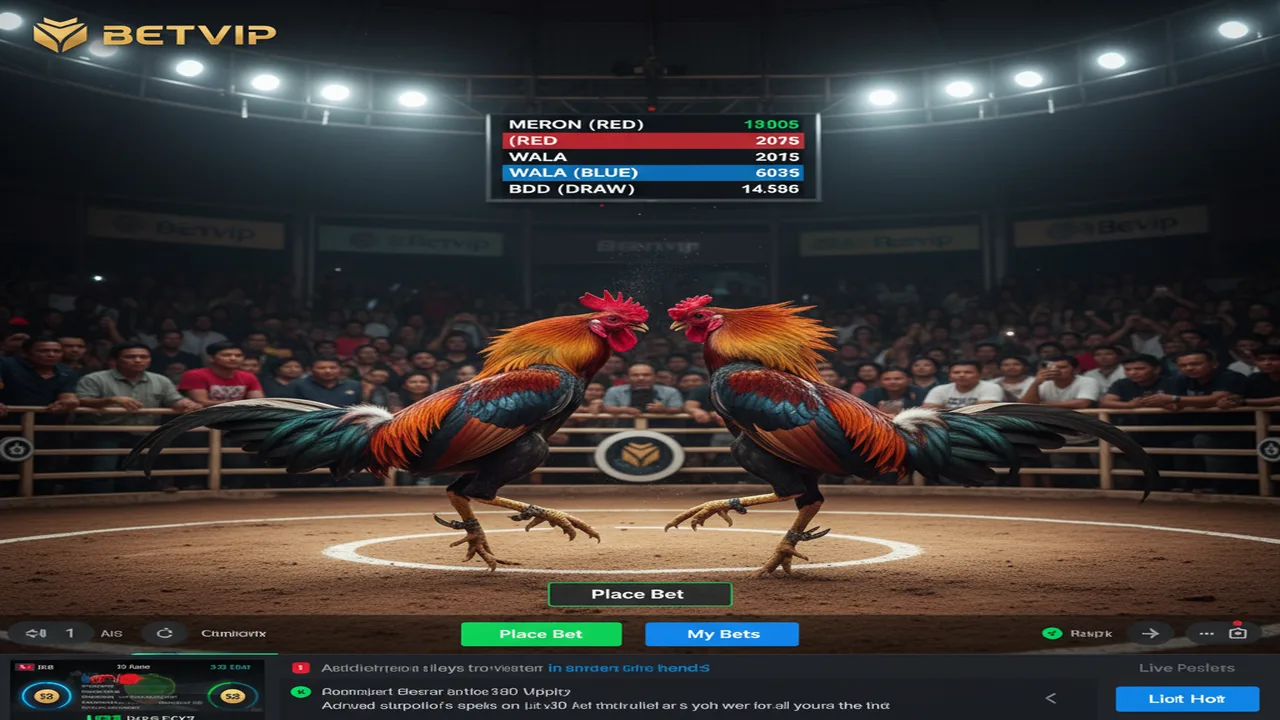Image resolution: width=1280 pixels, height=720 pixels.
Task: Click the BETVIP logo
Action: click(x=155, y=35)
